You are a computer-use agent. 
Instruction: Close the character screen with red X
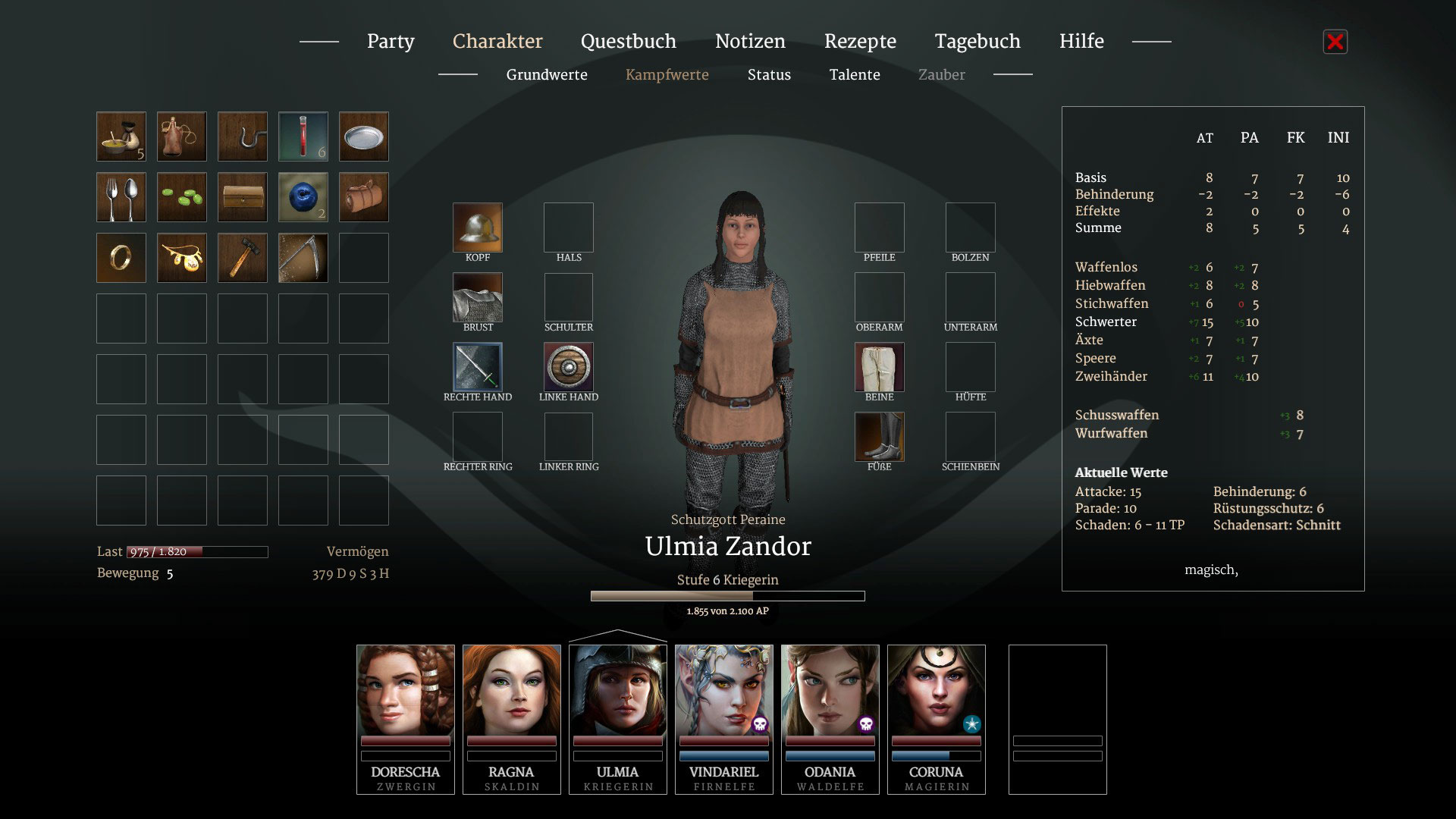click(1335, 42)
